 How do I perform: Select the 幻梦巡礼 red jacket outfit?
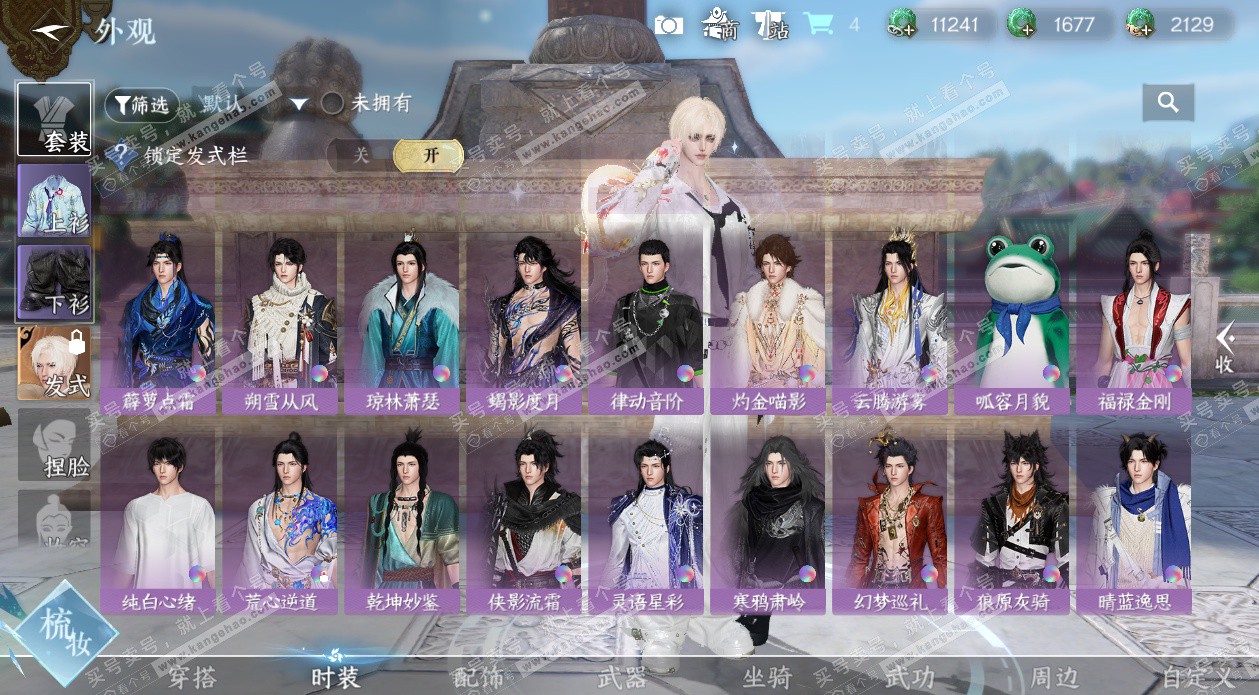889,520
